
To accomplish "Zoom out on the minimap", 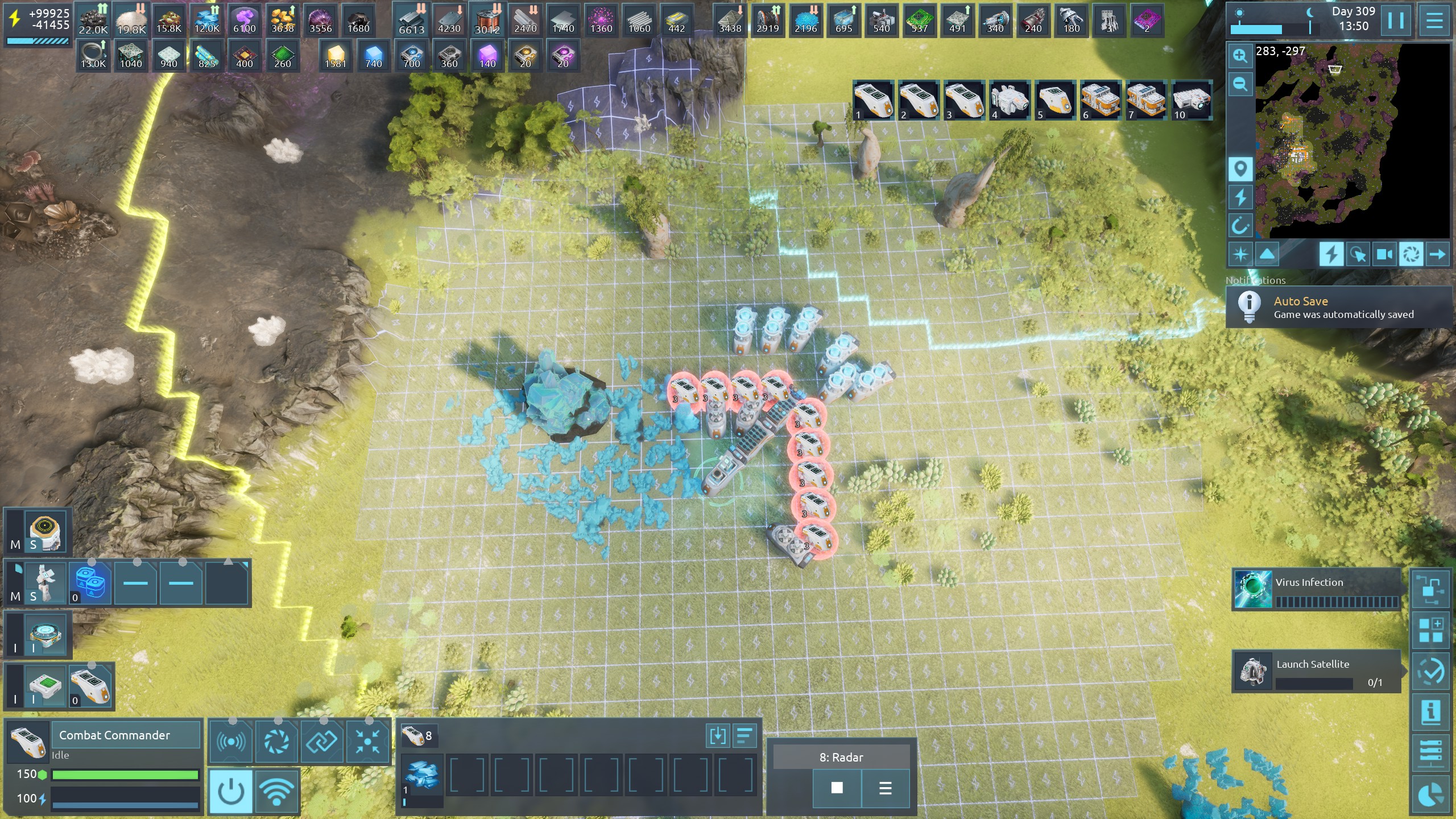I will coord(1240,85).
